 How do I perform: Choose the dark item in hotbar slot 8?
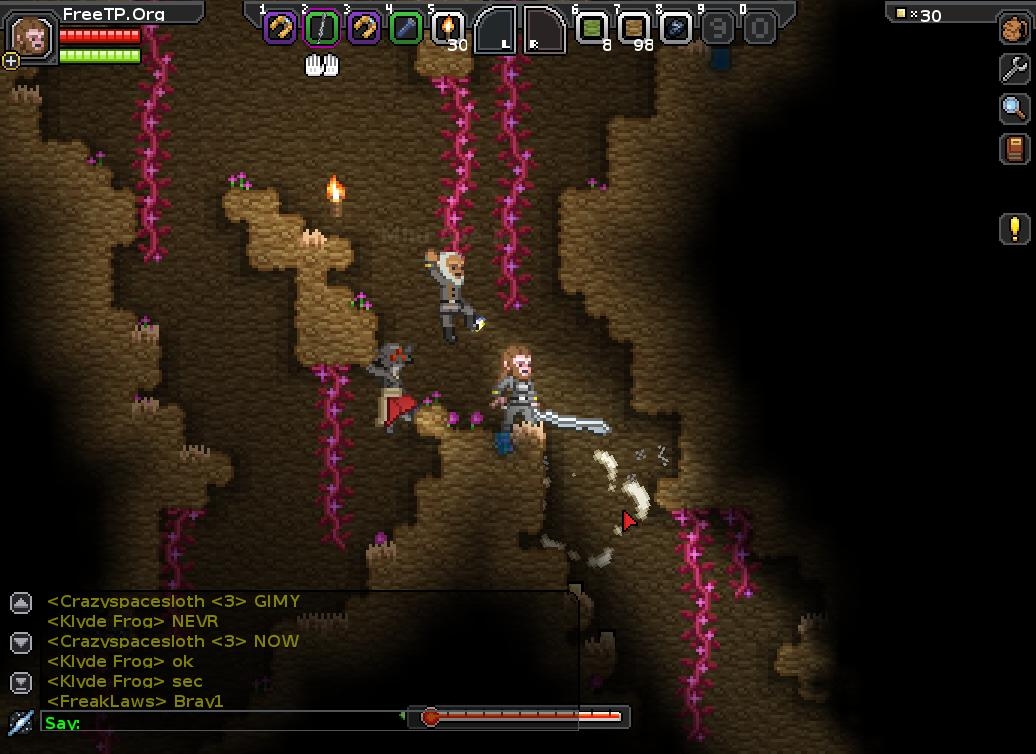pyautogui.click(x=675, y=28)
